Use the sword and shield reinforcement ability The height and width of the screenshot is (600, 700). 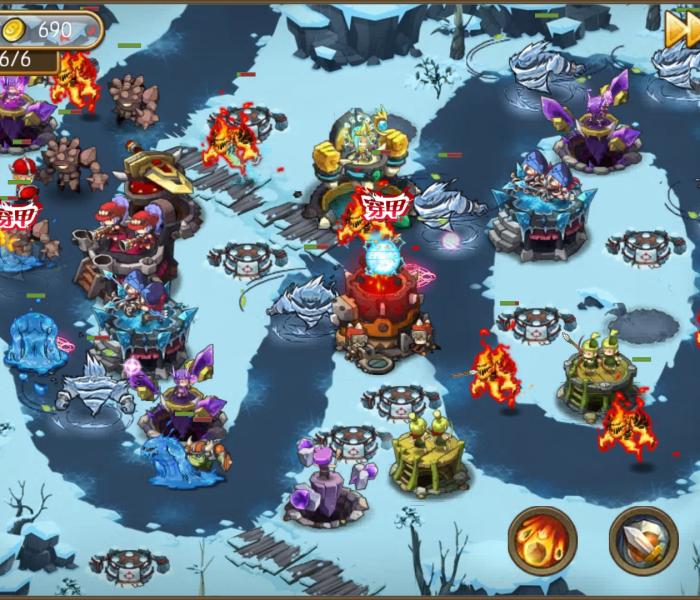point(643,540)
